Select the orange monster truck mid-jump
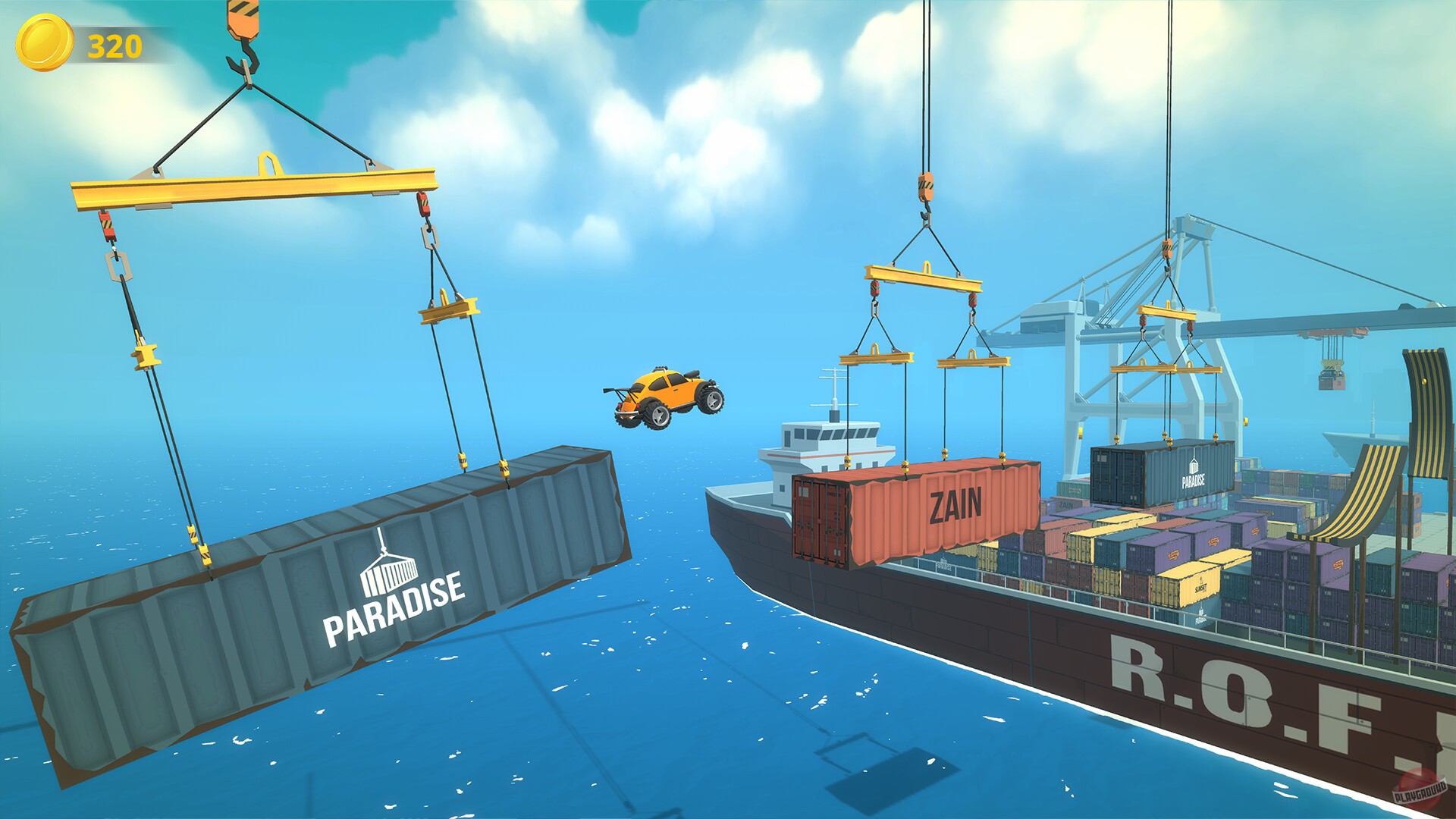This screenshot has width=1456, height=819. coord(667,398)
